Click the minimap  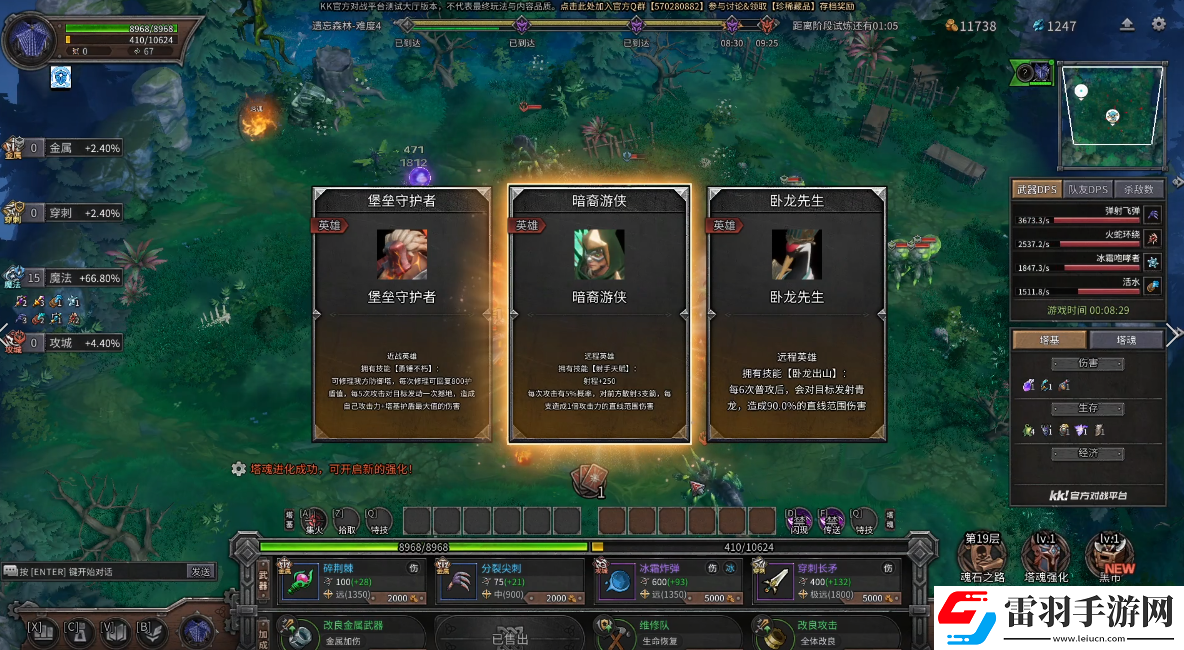pos(1112,117)
